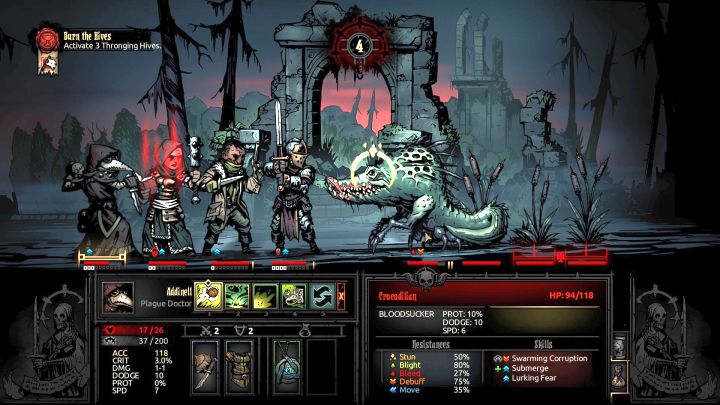Pass the turn with the red X
Screen dimensions: 720x405
(x=342, y=296)
